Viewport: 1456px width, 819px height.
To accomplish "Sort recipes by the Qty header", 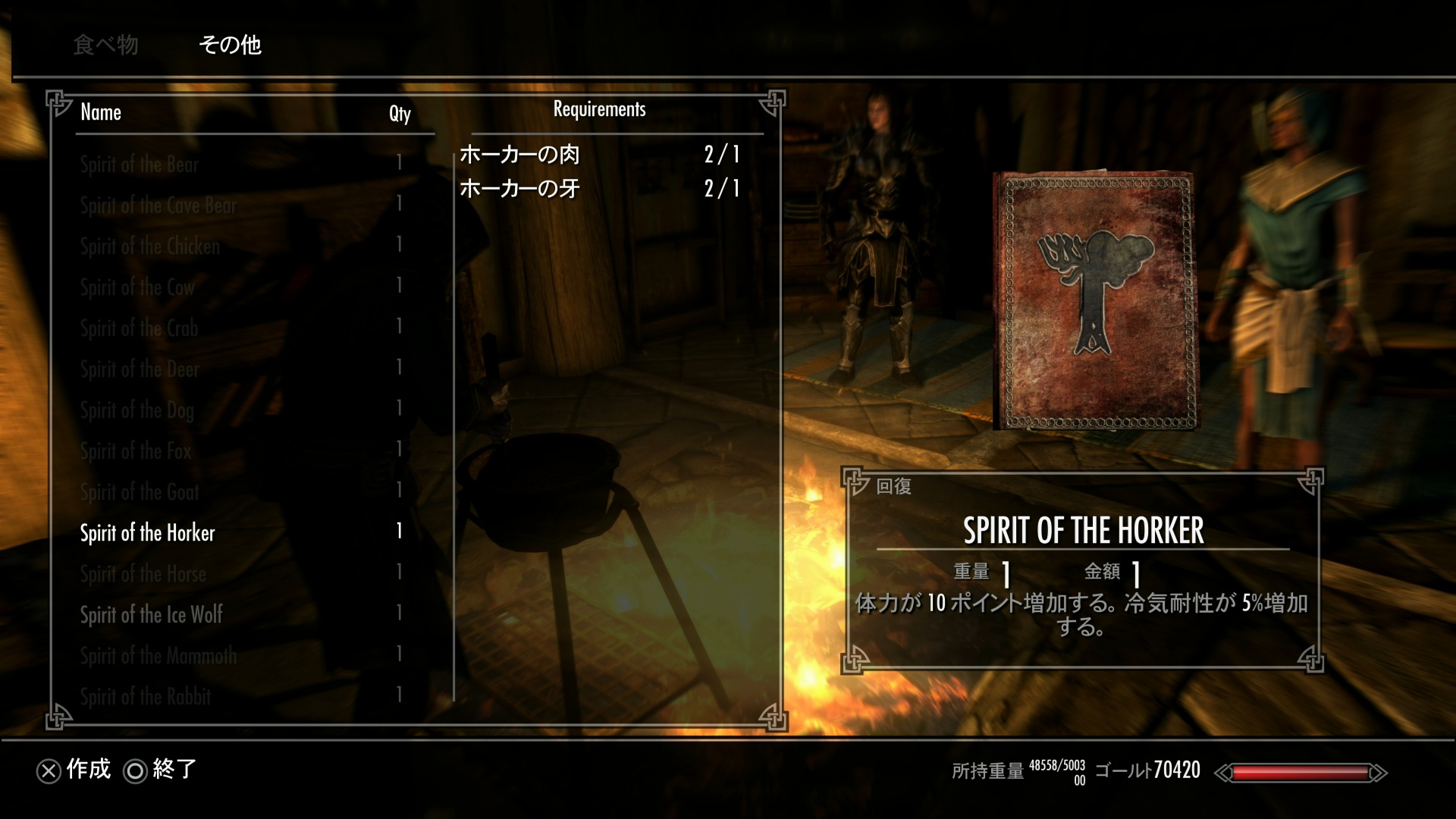I will pos(400,113).
